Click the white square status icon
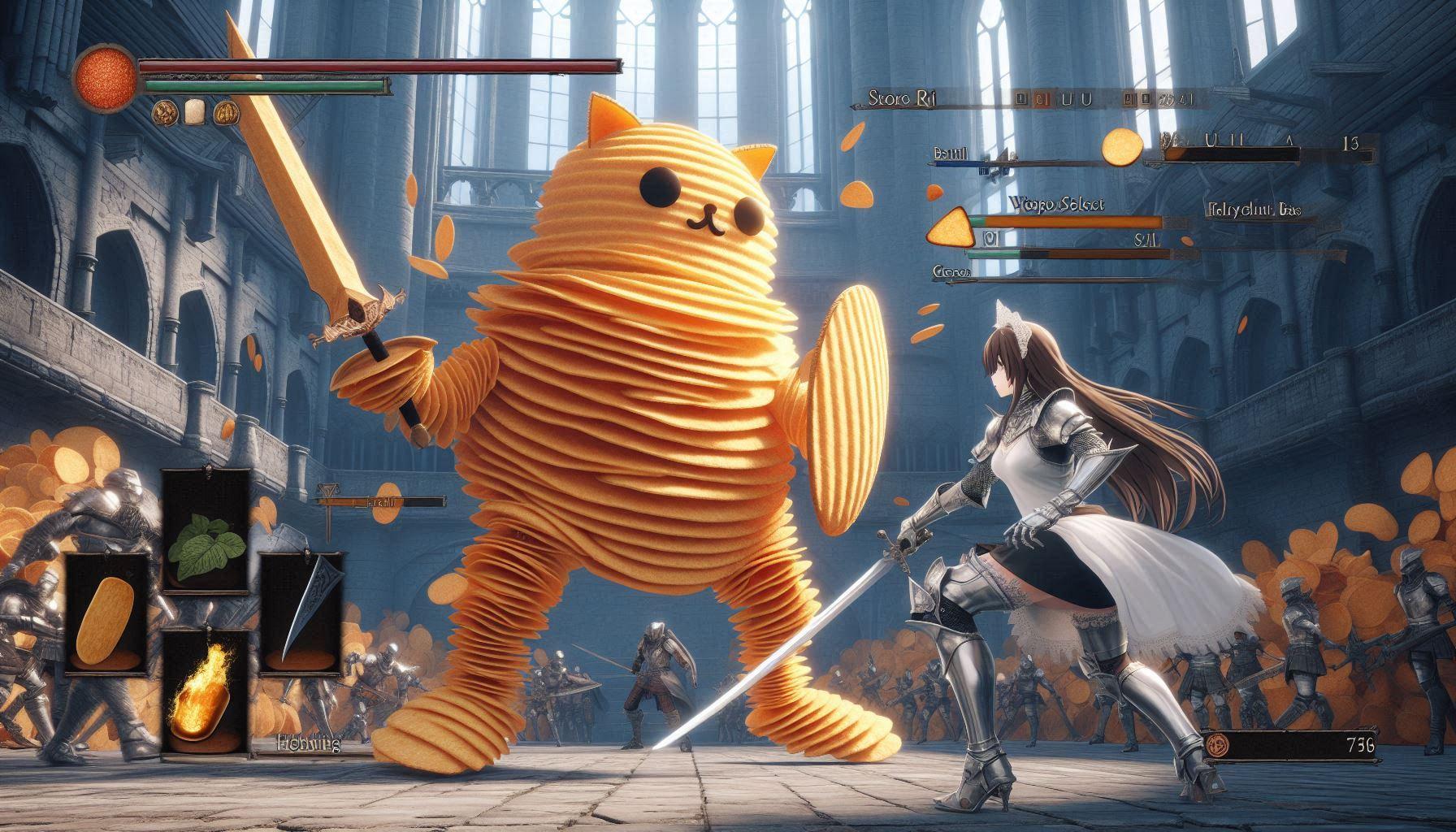This screenshot has width=1456, height=832. [x=193, y=110]
